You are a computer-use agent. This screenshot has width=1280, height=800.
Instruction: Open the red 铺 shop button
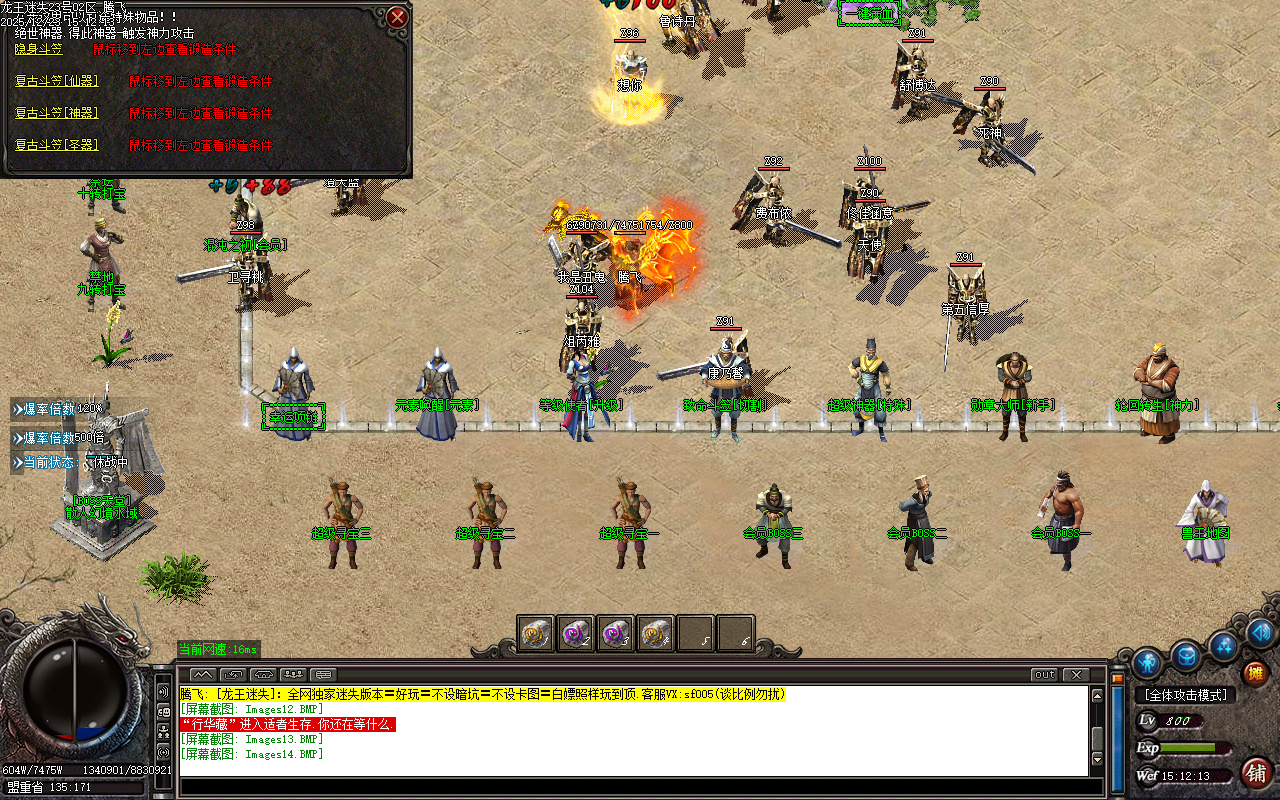tap(1254, 772)
